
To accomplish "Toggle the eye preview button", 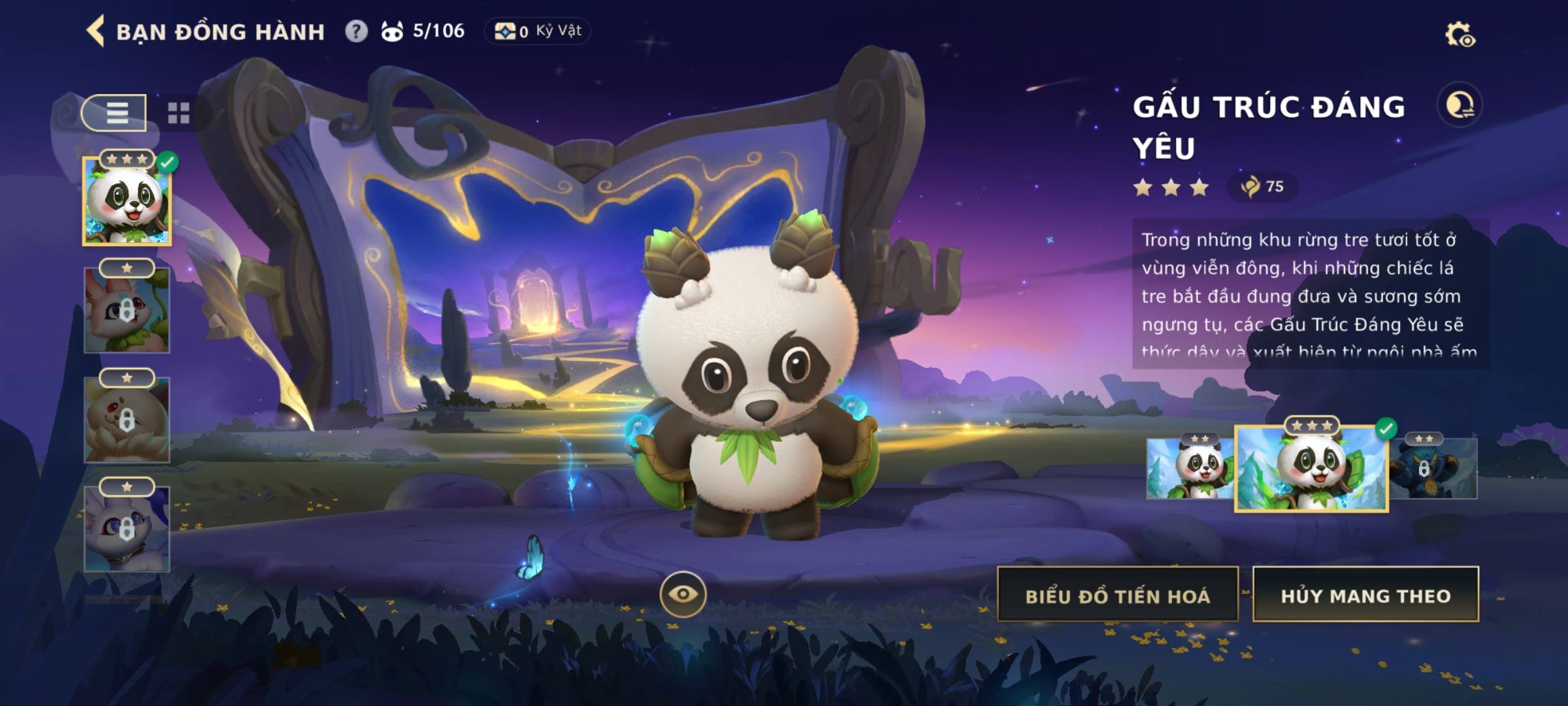I will click(683, 594).
